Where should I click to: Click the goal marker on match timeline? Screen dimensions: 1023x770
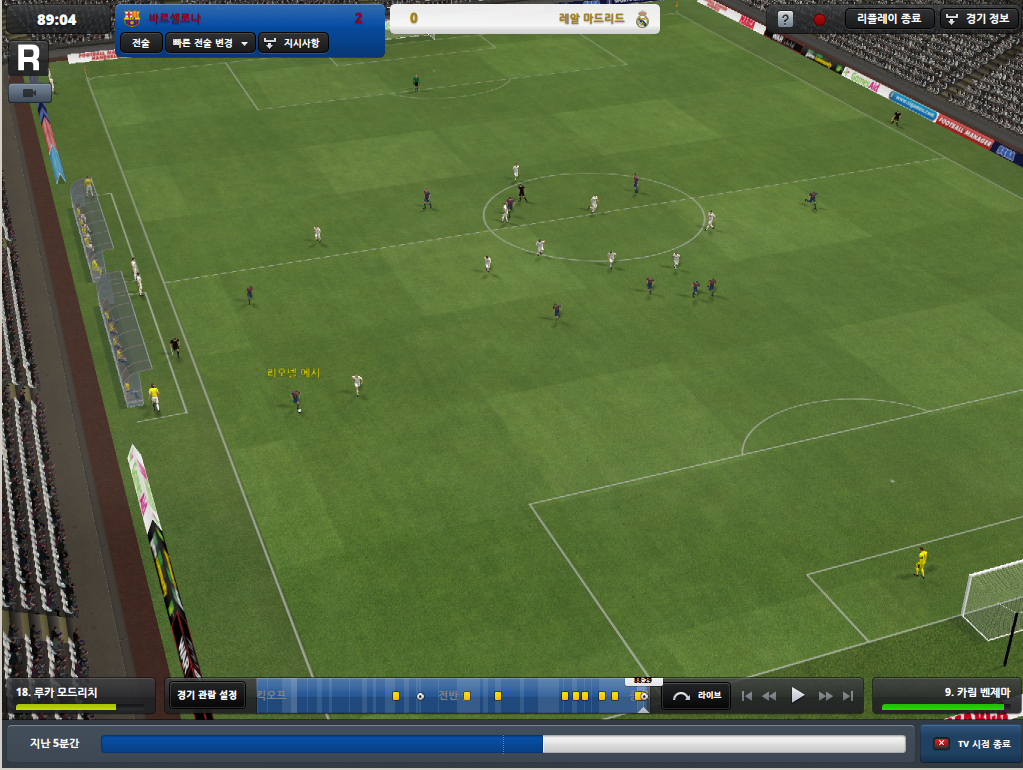420,696
